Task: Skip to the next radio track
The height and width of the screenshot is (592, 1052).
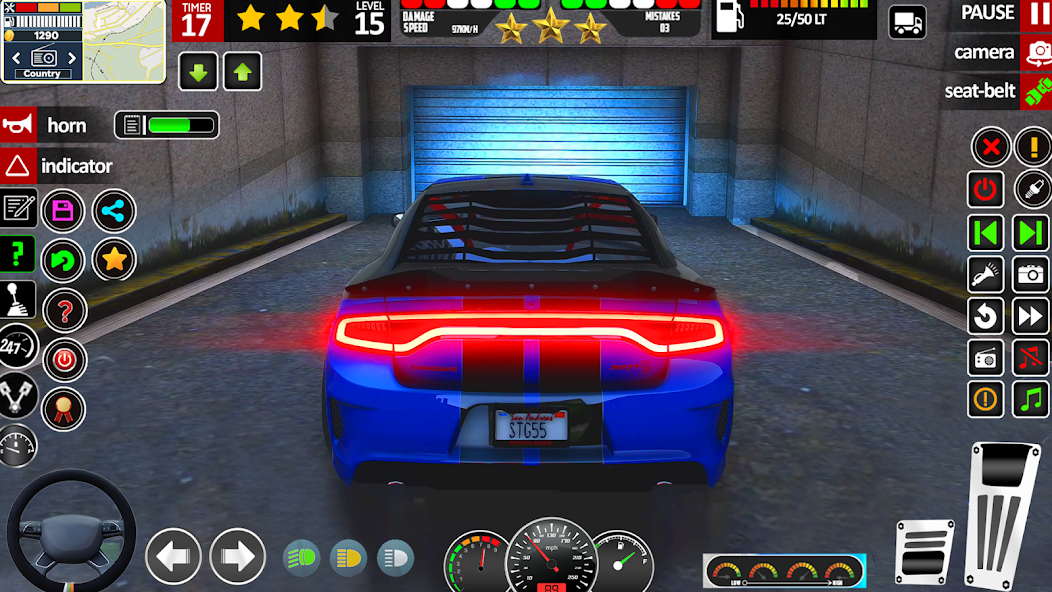Action: pos(1030,233)
